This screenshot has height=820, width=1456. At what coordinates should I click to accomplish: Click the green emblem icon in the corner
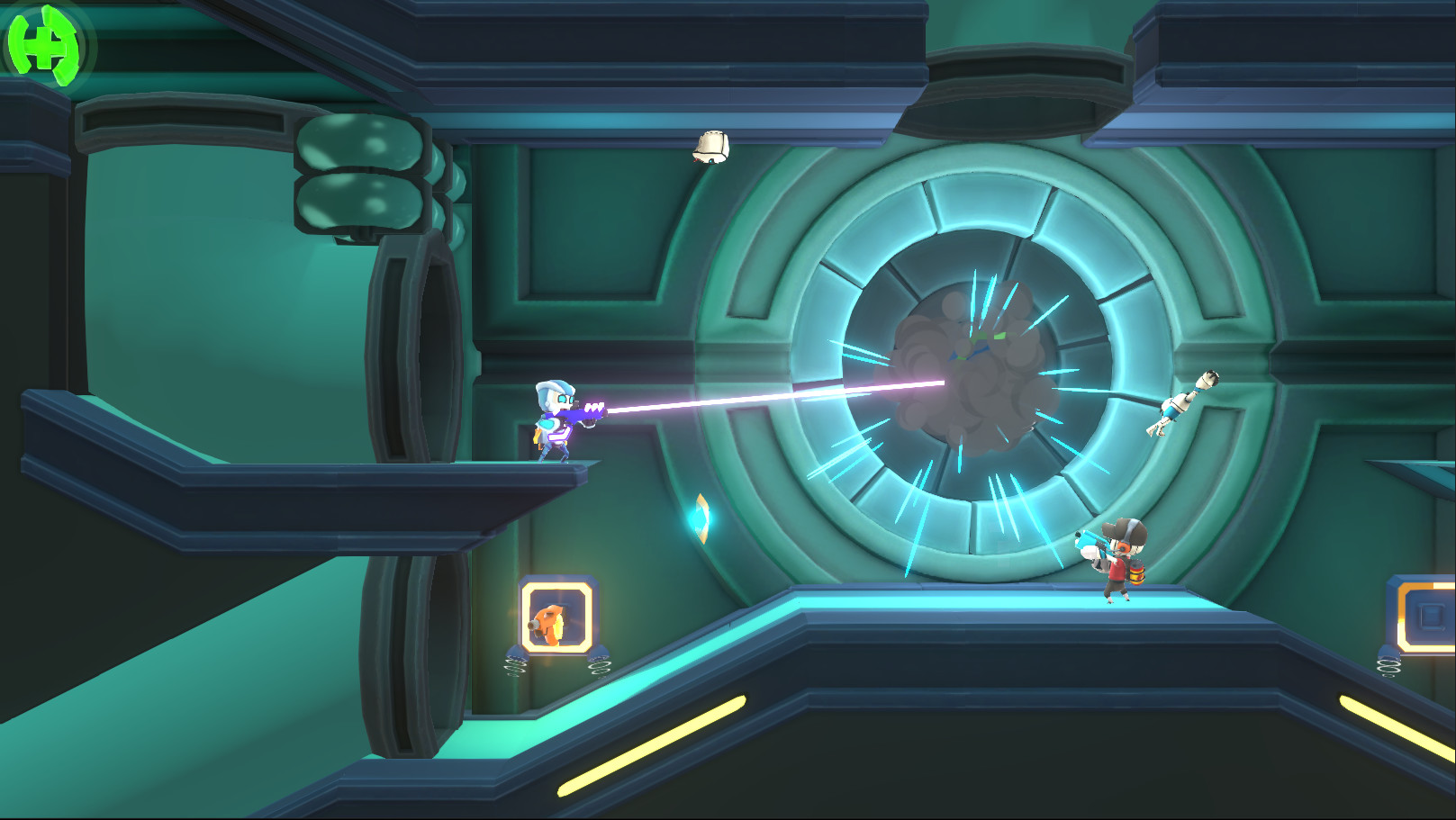pyautogui.click(x=43, y=45)
